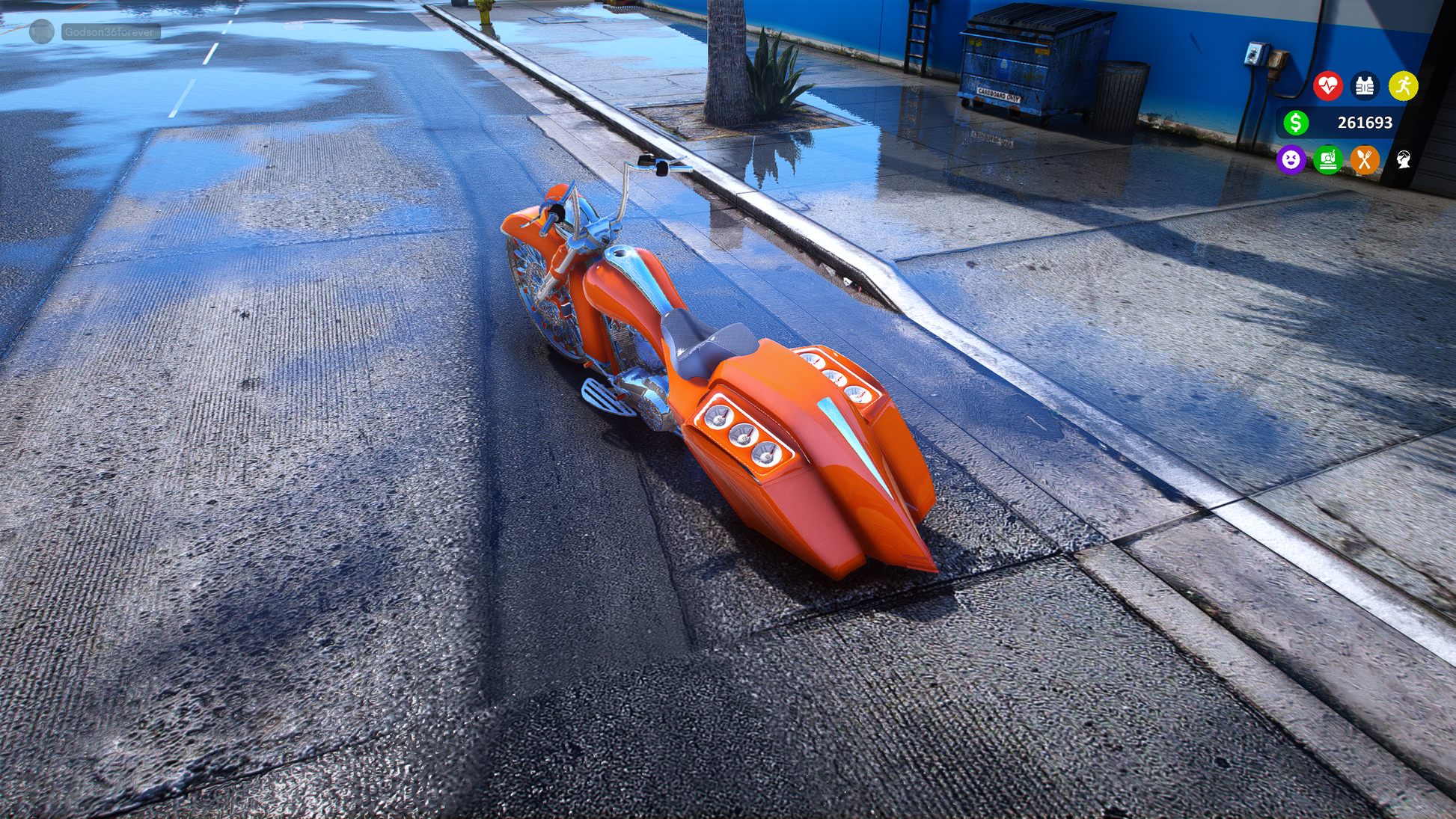Click the yellow running stamina icon
1456x819 pixels.
(1403, 86)
